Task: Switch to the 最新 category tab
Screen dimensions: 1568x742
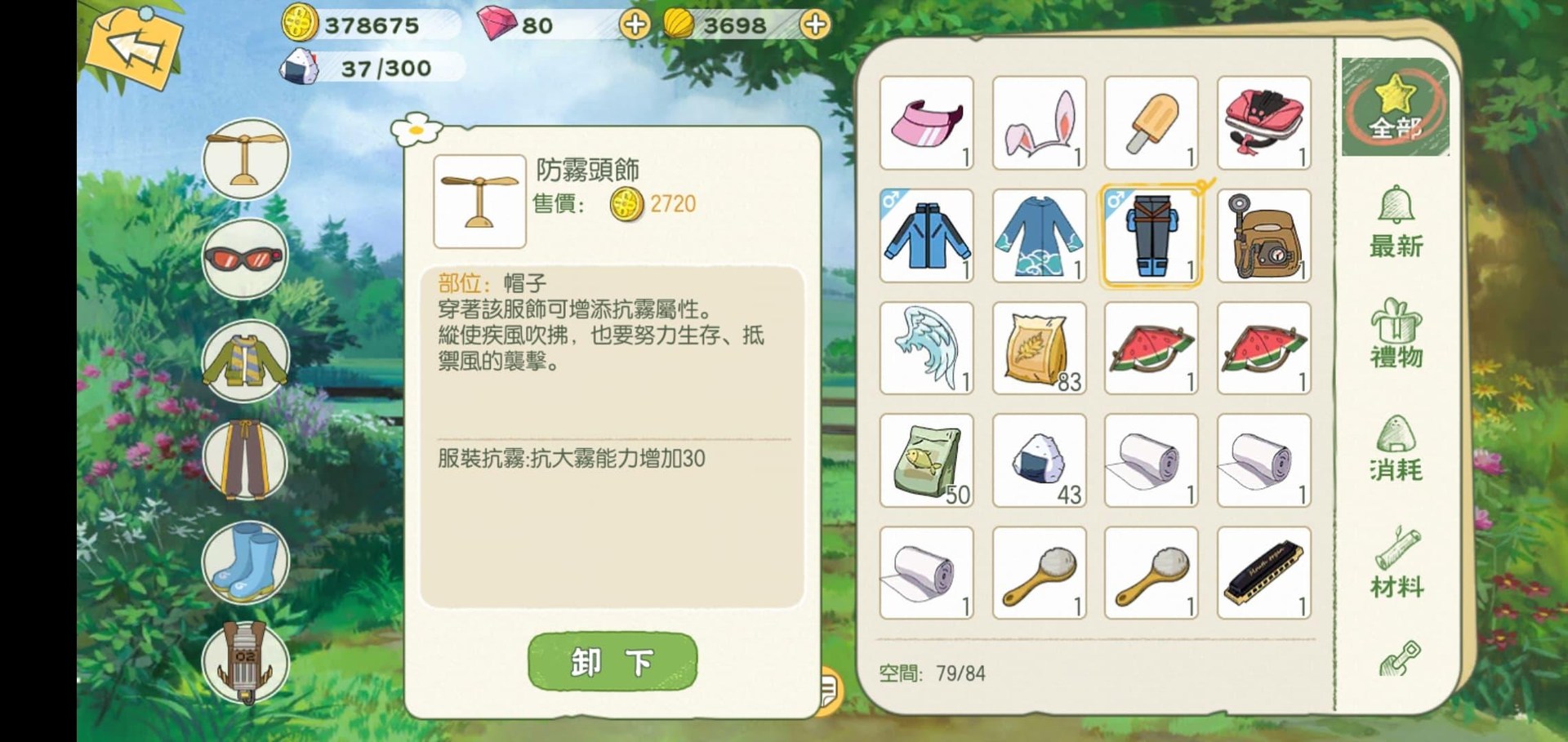Action: pyautogui.click(x=1398, y=224)
